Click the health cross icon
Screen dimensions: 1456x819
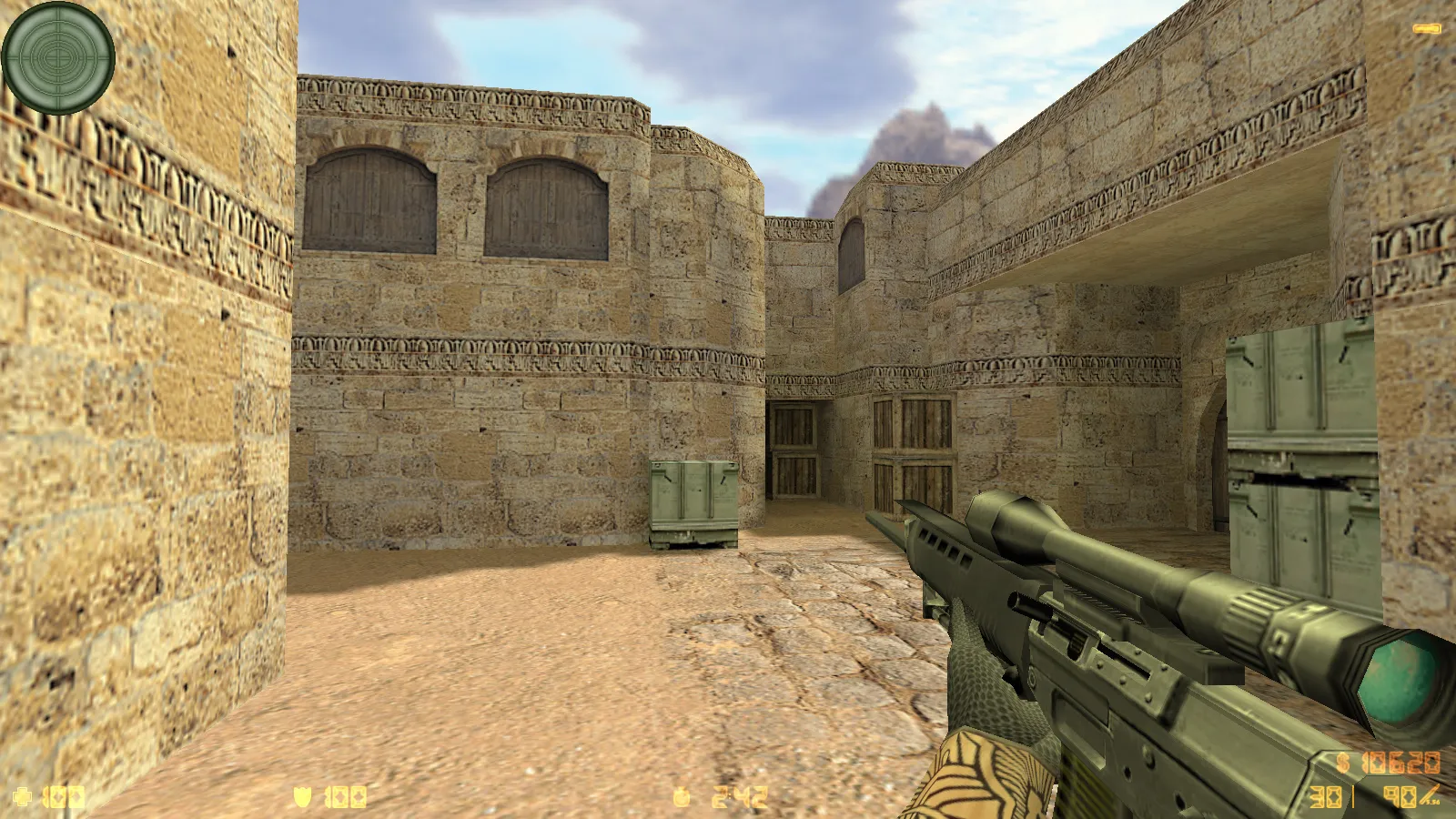click(x=22, y=794)
